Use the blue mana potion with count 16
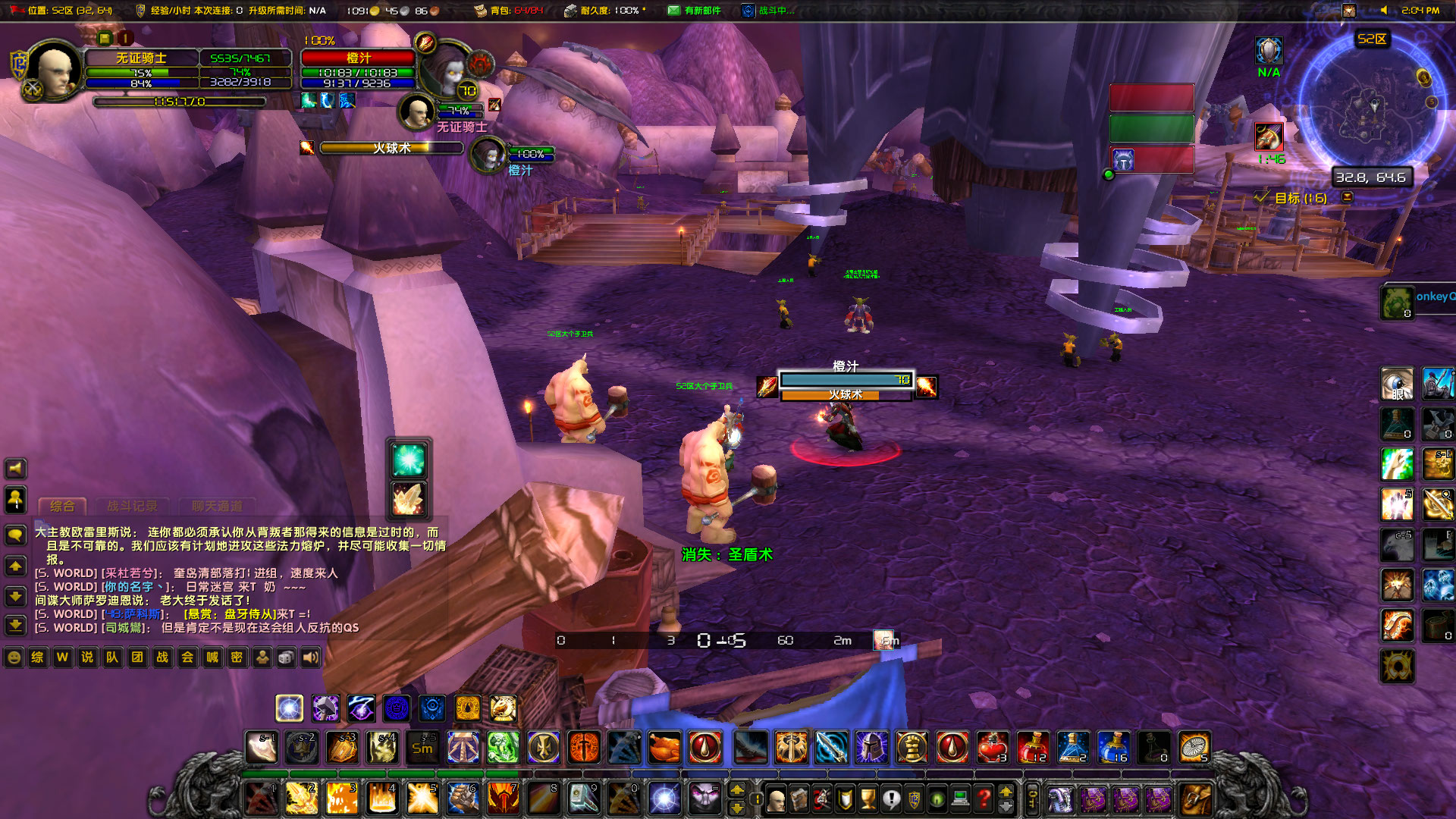 [x=1113, y=748]
